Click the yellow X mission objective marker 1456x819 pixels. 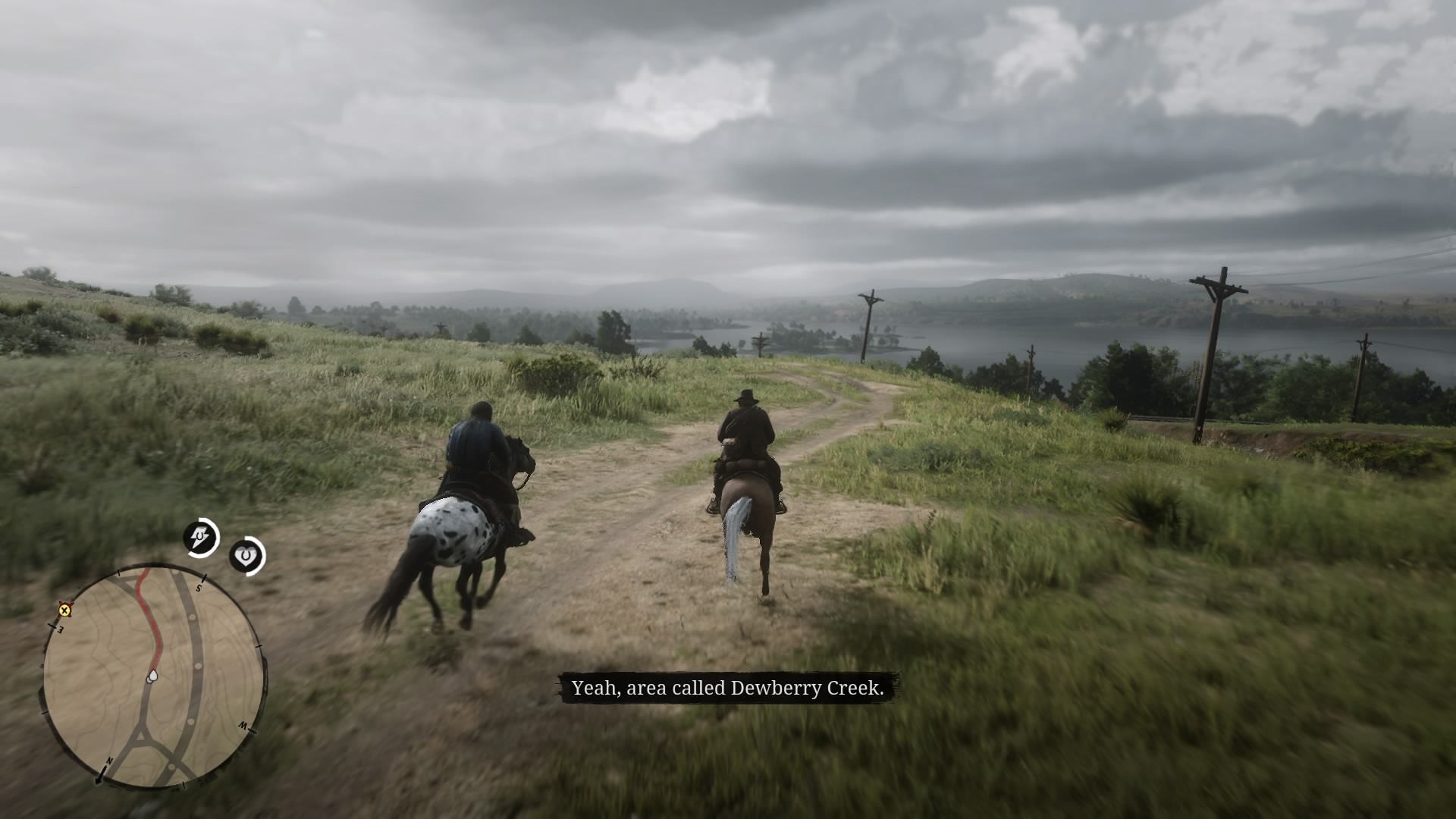[x=64, y=611]
